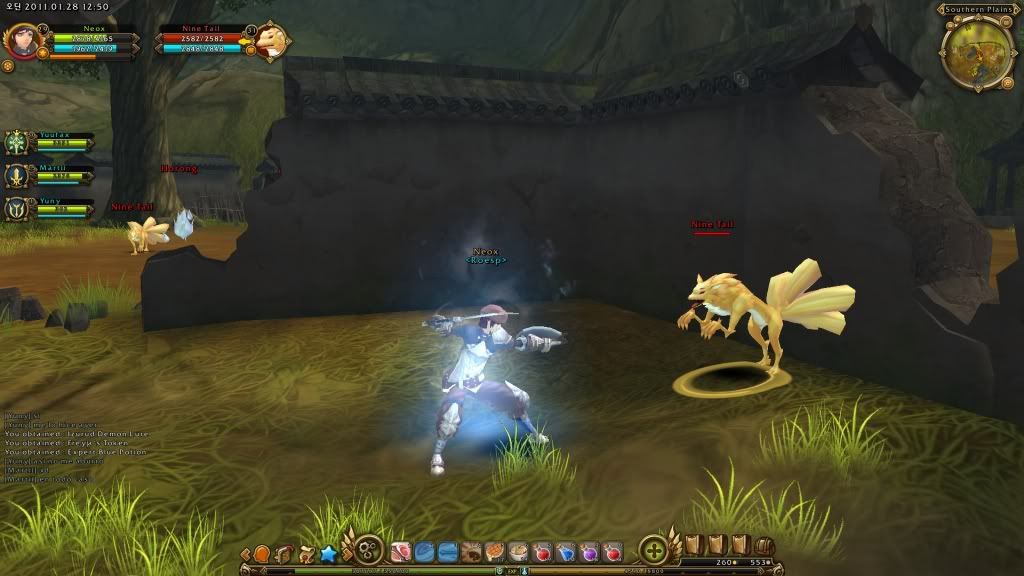1024x576 pixels.
Task: Click the round button at minimap's bottom-right
Action: pos(1005,83)
